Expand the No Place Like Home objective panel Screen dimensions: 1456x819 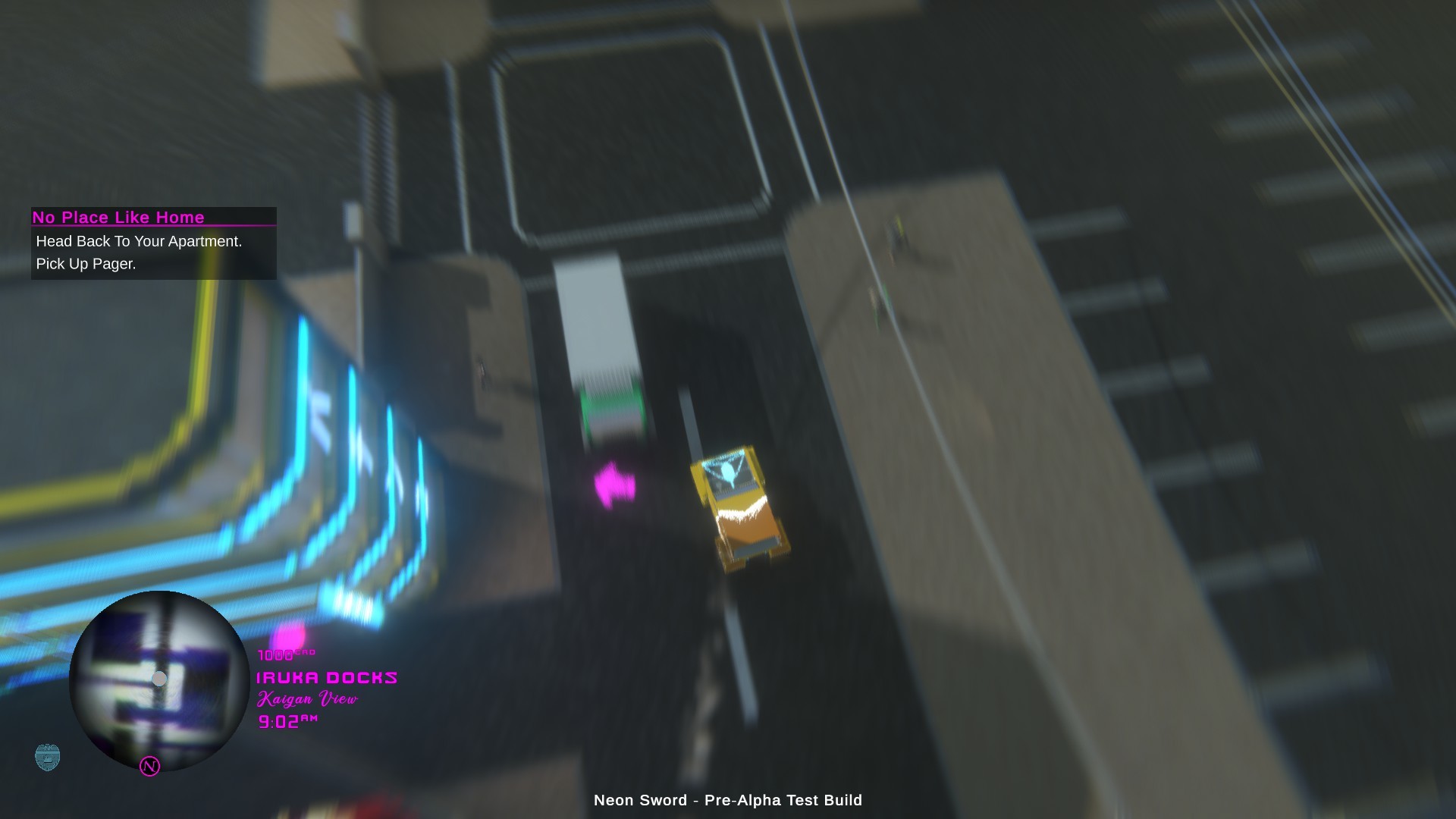[x=152, y=243]
